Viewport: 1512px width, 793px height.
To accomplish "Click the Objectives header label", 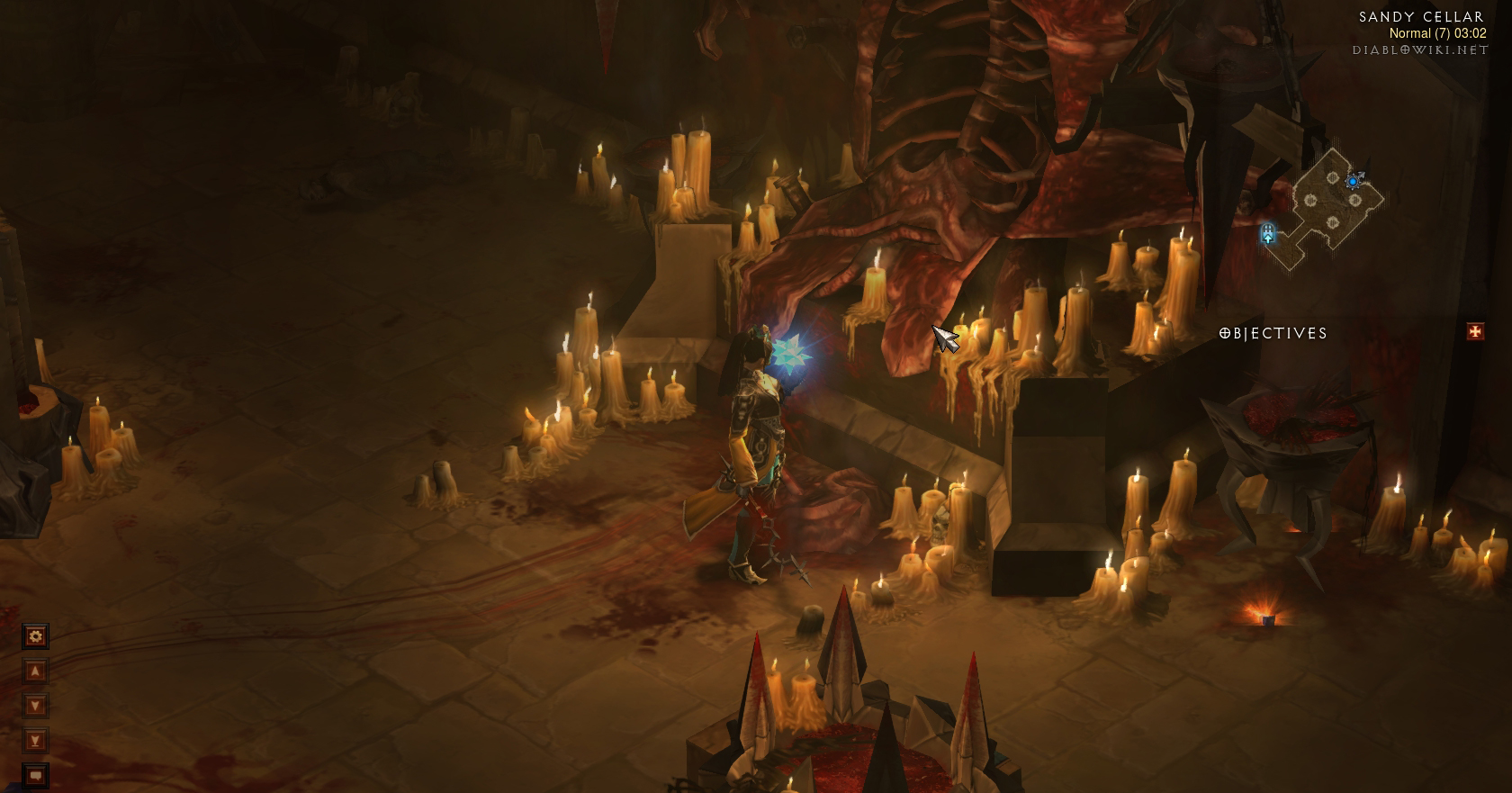I will 1273,333.
